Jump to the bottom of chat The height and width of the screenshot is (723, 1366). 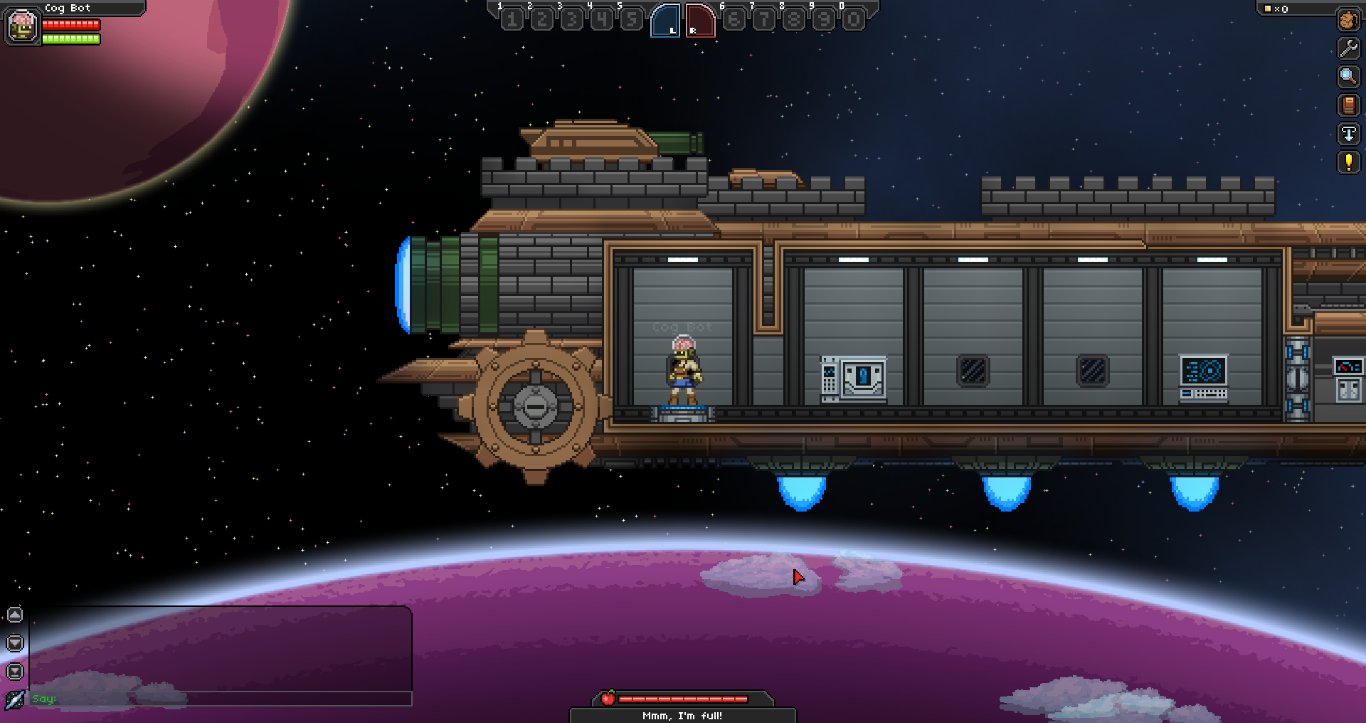click(15, 671)
